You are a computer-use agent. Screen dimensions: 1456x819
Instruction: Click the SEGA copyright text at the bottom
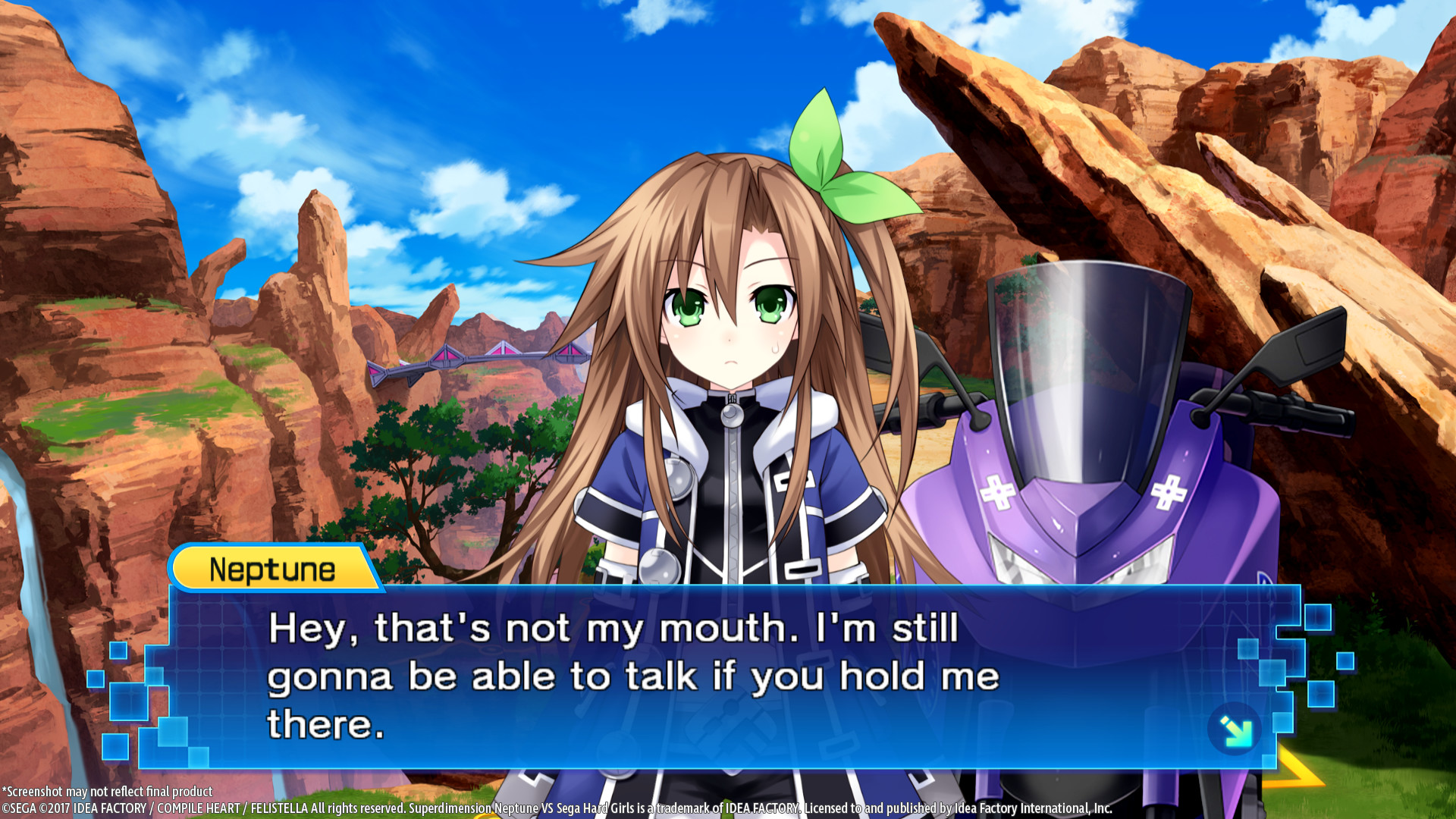303,808
